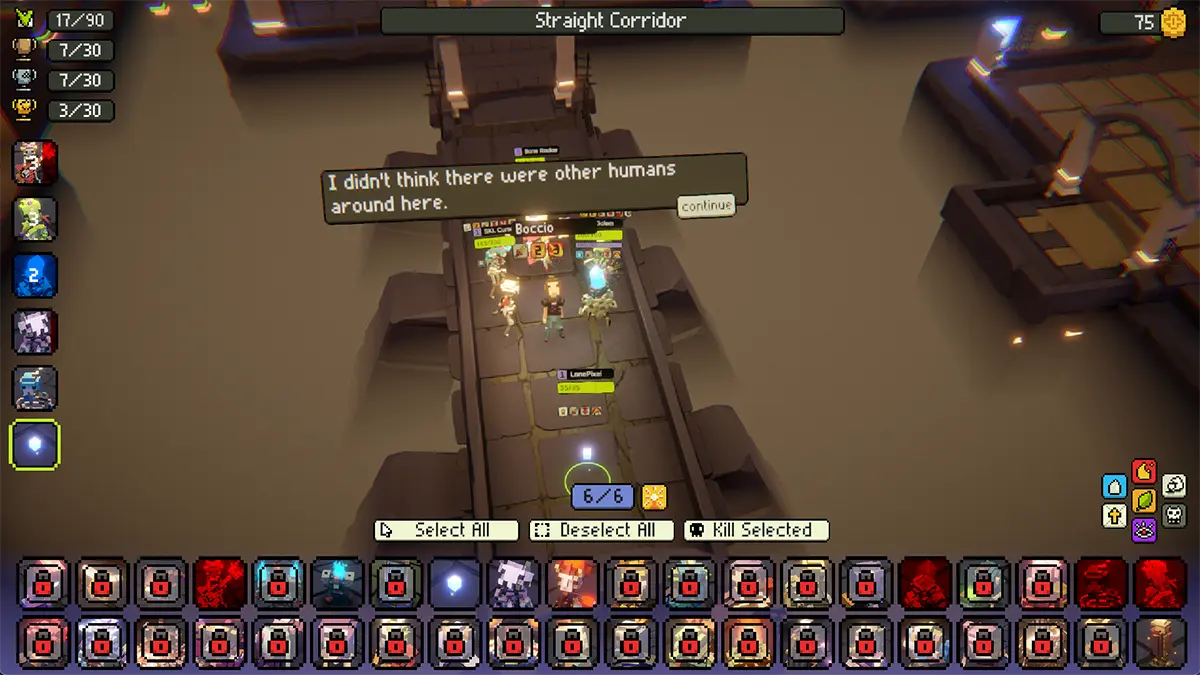This screenshot has width=1200, height=675.
Task: Pick the stone pillar slot in bottom bar
Action: tap(1158, 642)
